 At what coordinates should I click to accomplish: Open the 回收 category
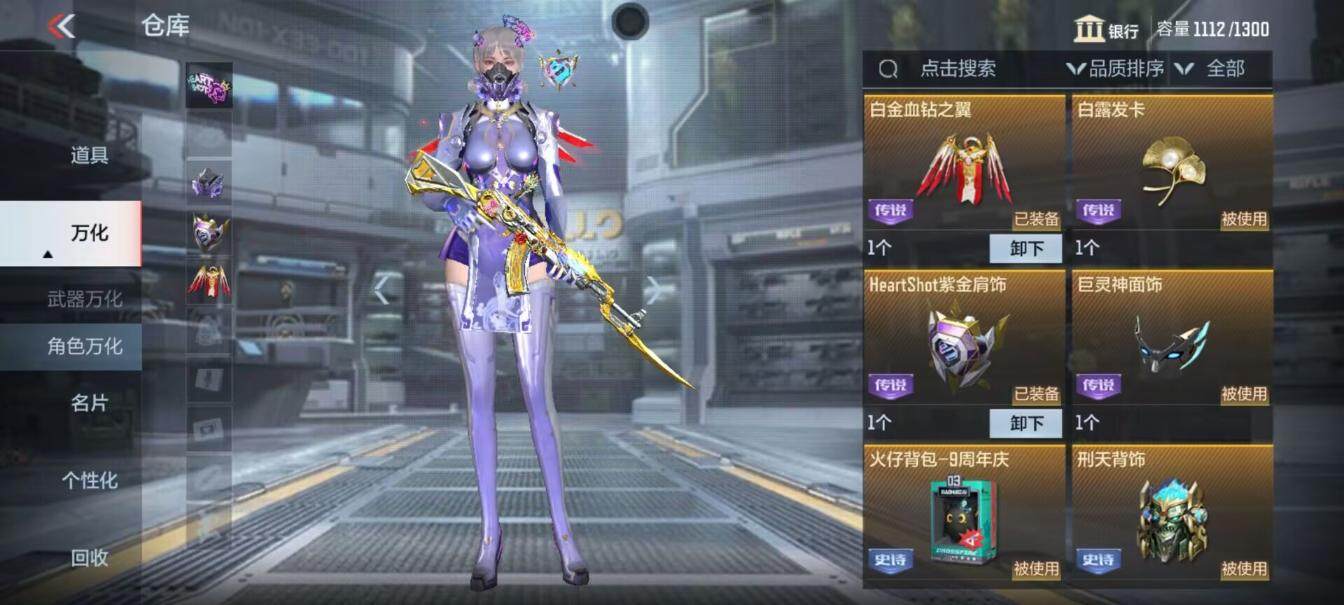[89, 558]
